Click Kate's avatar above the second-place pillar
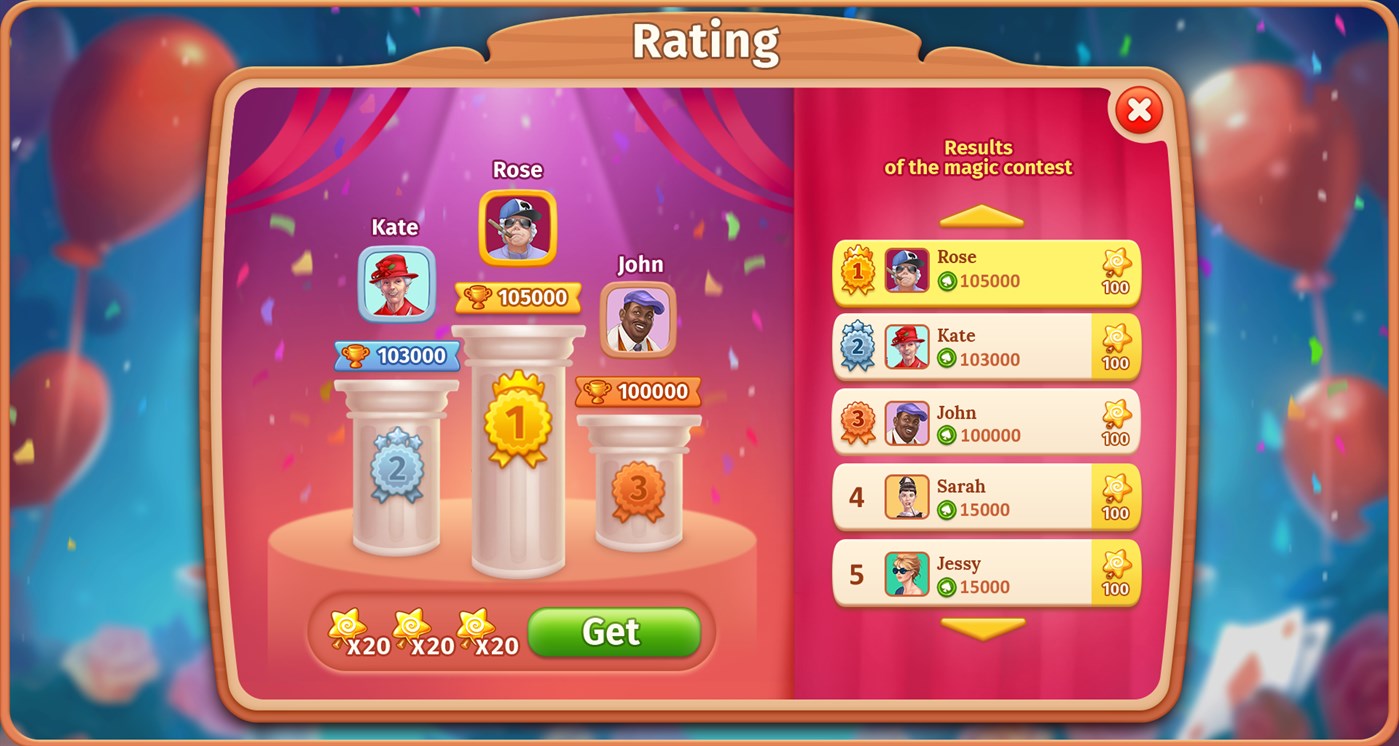Screen dimensions: 1399x746 (x=394, y=285)
